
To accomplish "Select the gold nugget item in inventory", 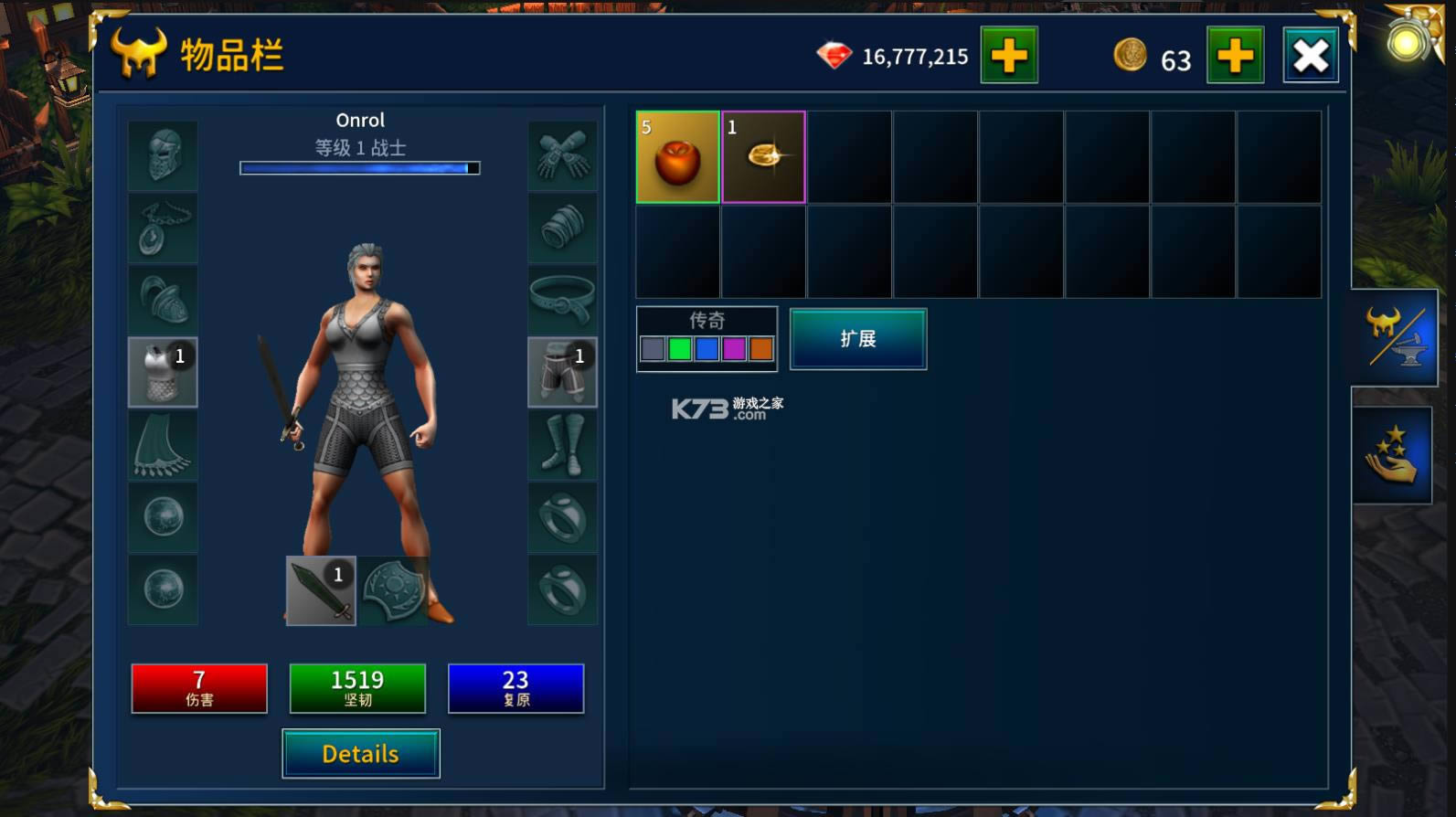I will point(763,157).
